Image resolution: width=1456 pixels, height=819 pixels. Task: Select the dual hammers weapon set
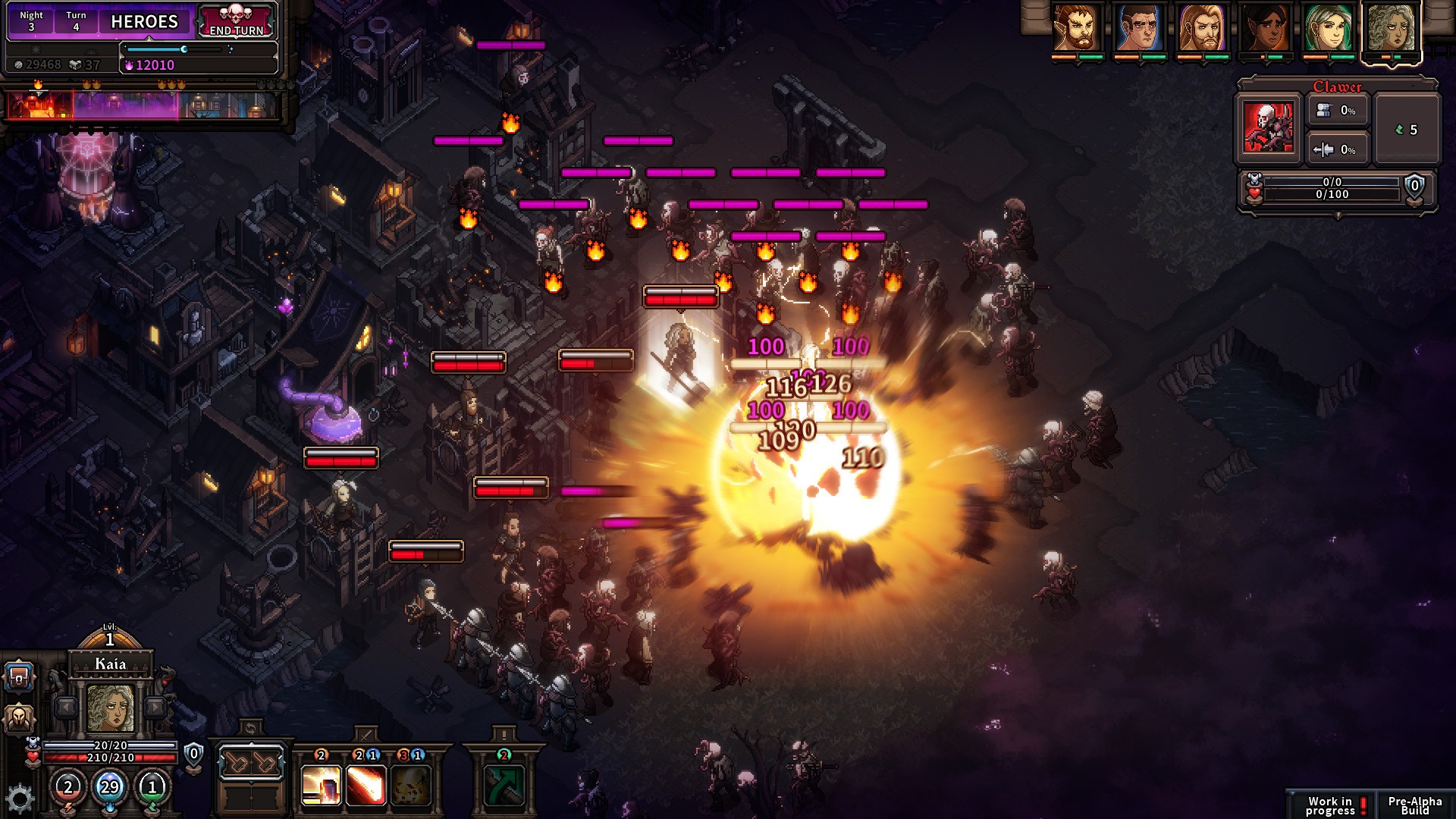251,763
